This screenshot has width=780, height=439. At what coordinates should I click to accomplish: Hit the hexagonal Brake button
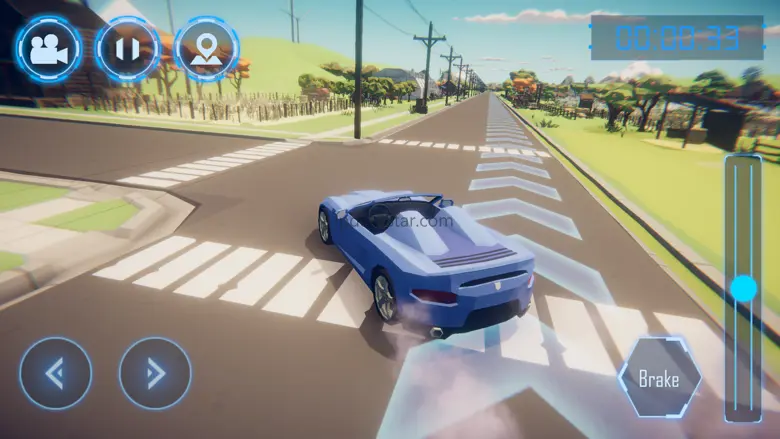(x=659, y=379)
